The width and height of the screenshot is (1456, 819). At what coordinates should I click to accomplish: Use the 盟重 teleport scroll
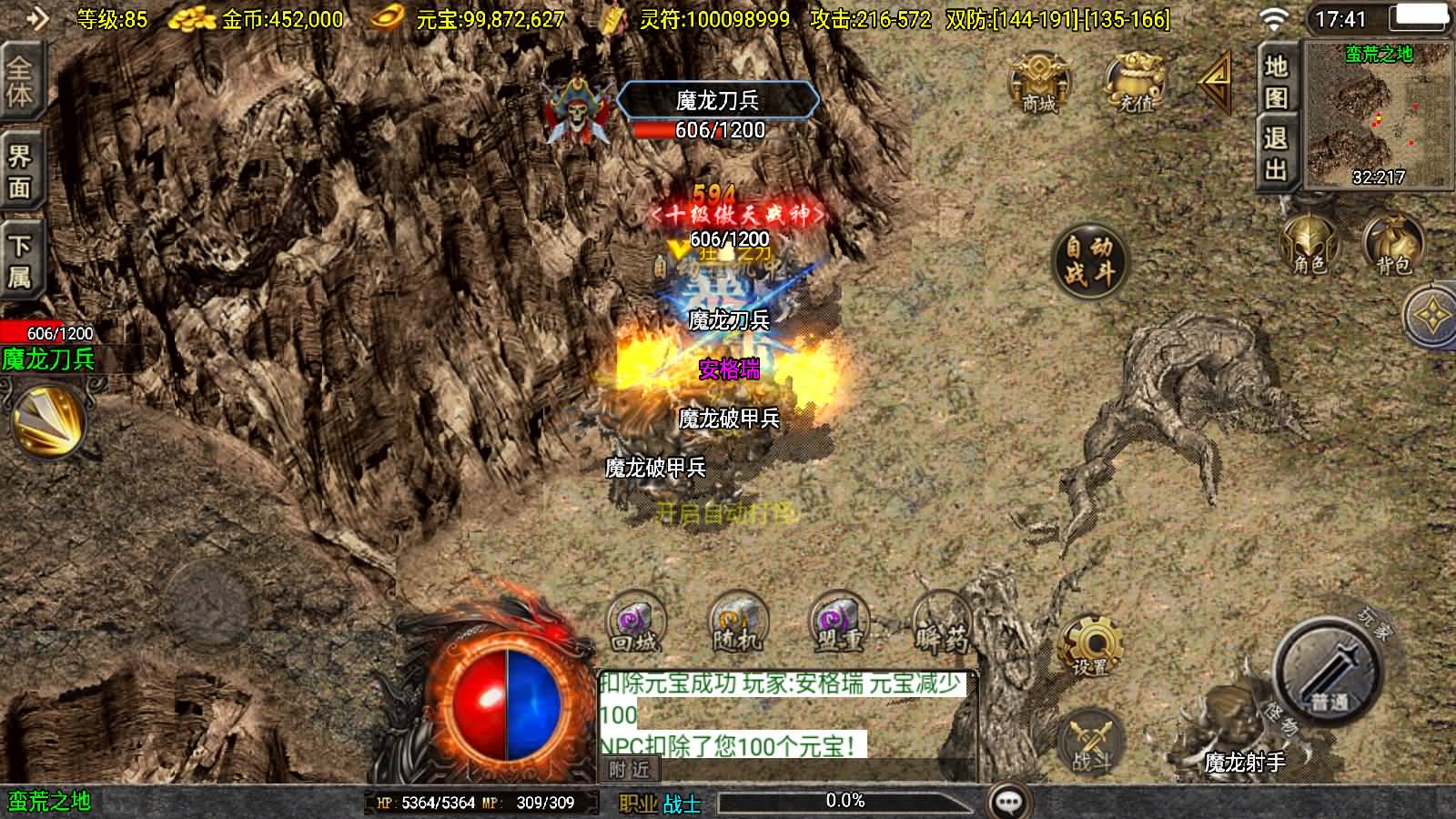[x=838, y=623]
